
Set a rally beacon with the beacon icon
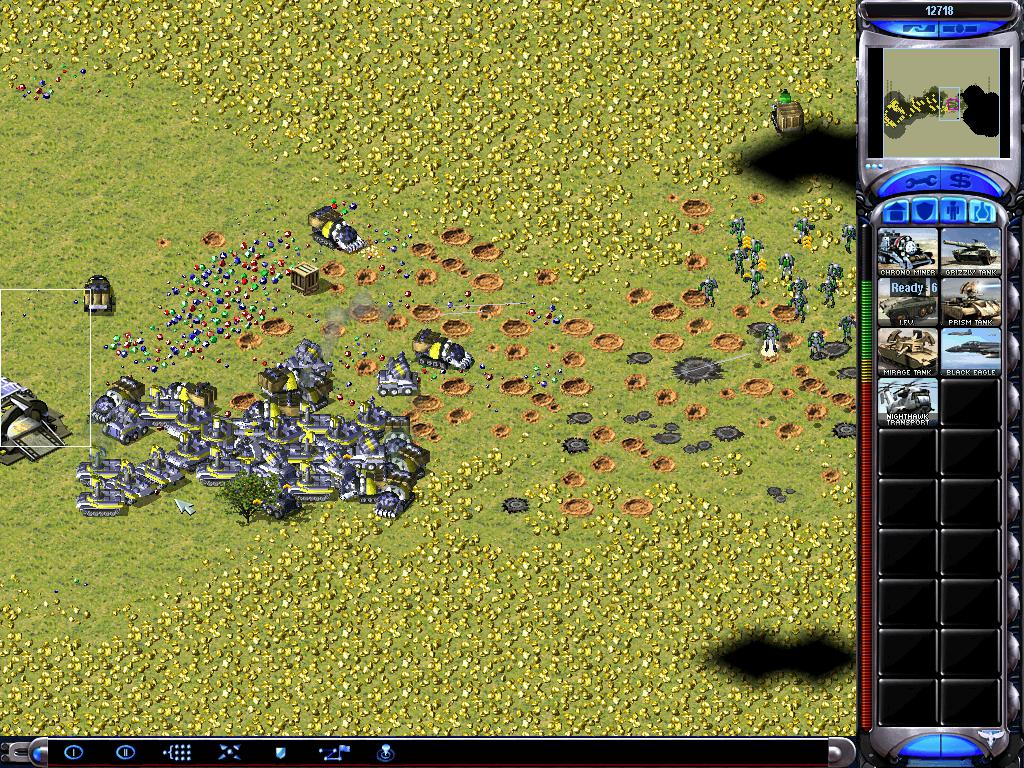click(385, 752)
